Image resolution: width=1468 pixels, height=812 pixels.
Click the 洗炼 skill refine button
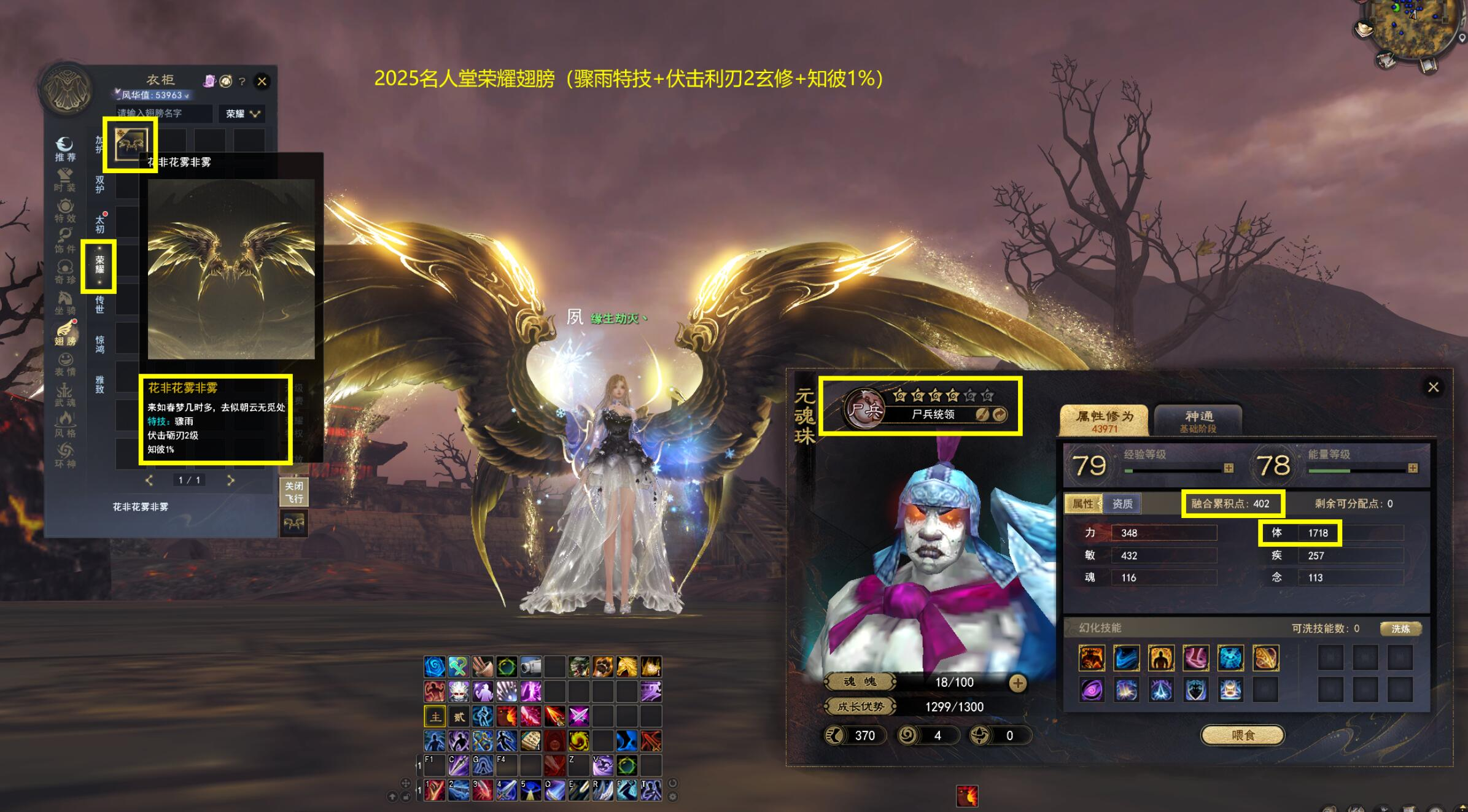[x=1400, y=628]
